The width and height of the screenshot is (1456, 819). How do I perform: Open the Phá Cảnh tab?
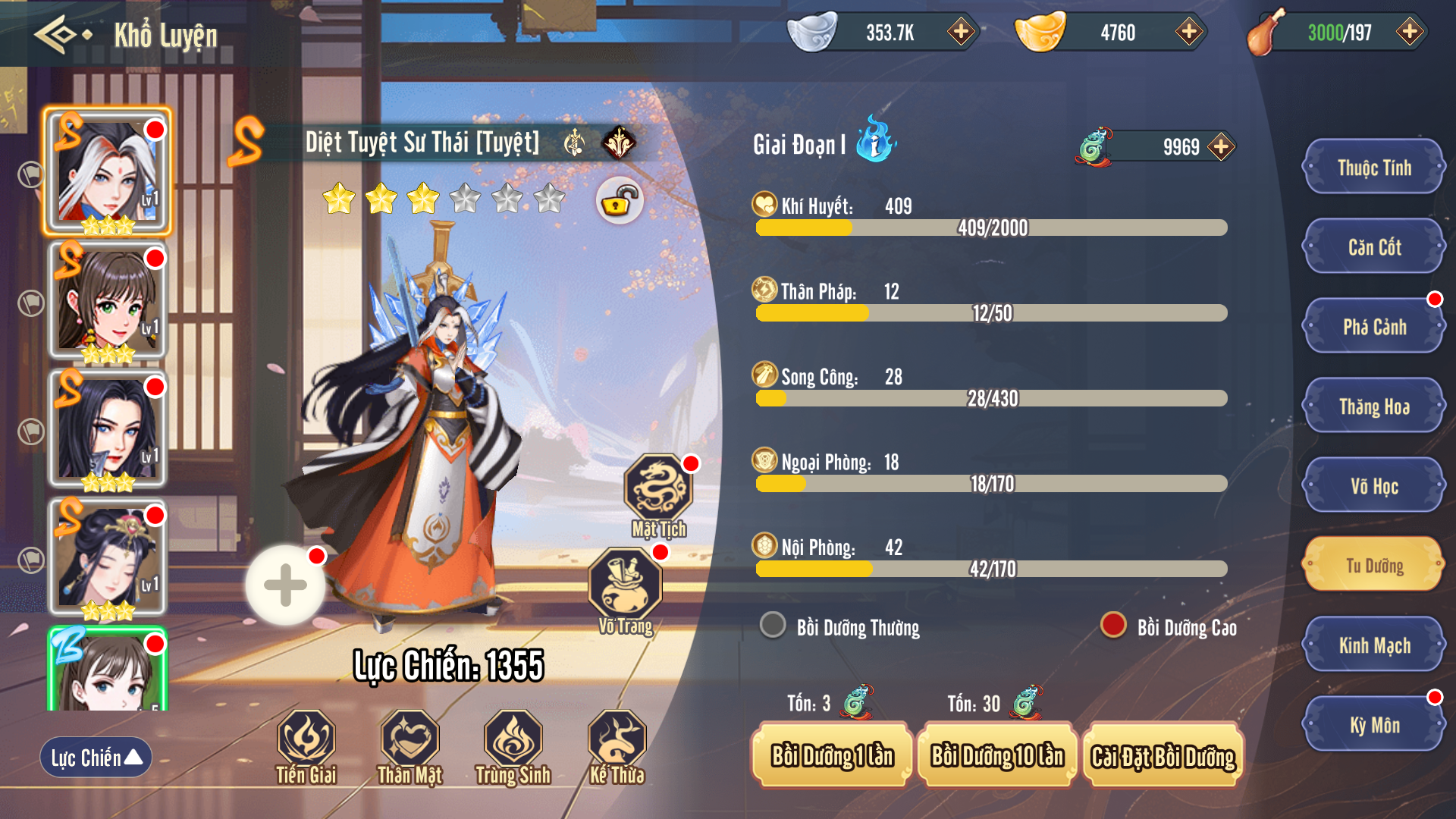coord(1373,327)
